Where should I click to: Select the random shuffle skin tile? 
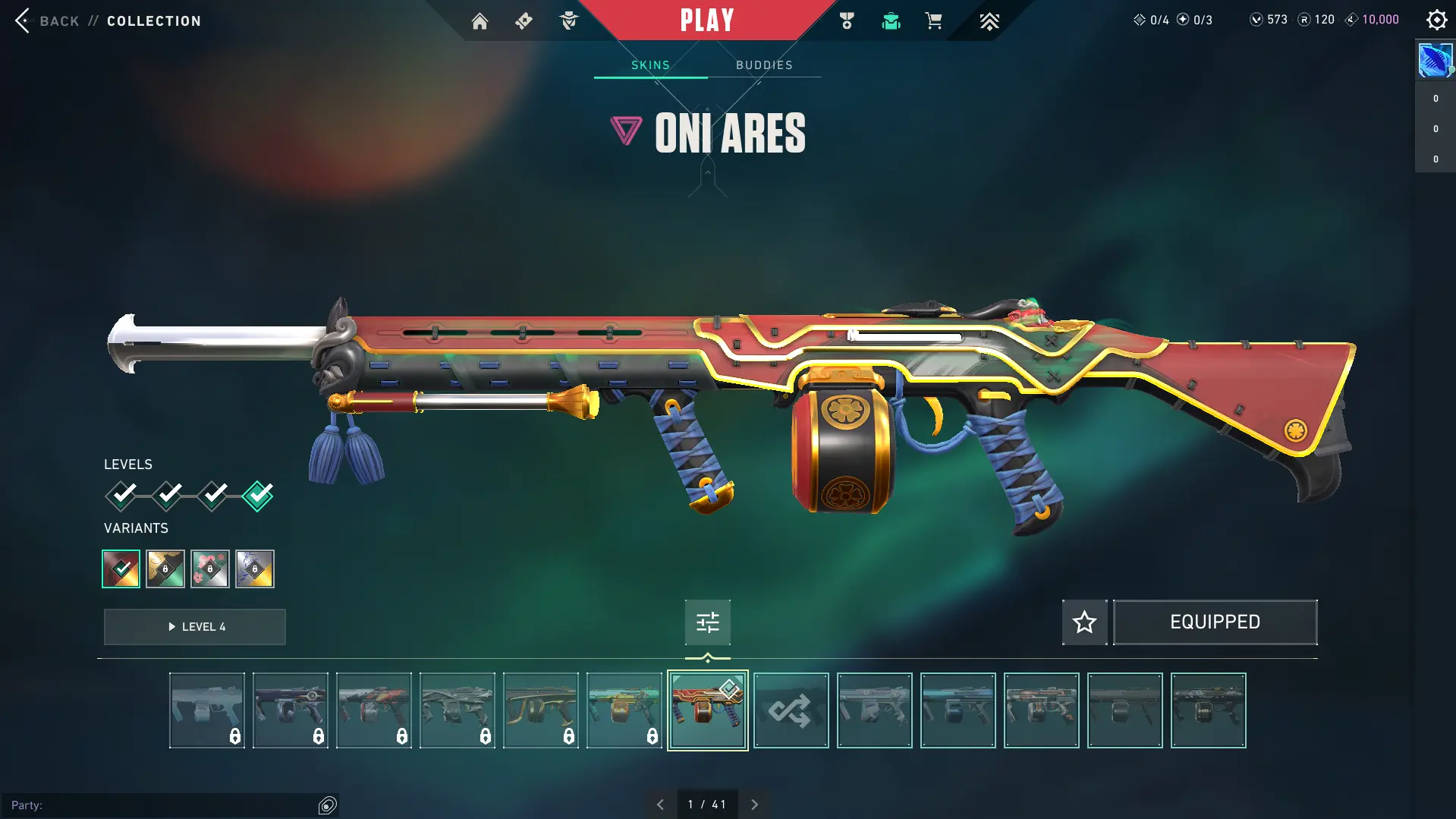(791, 710)
